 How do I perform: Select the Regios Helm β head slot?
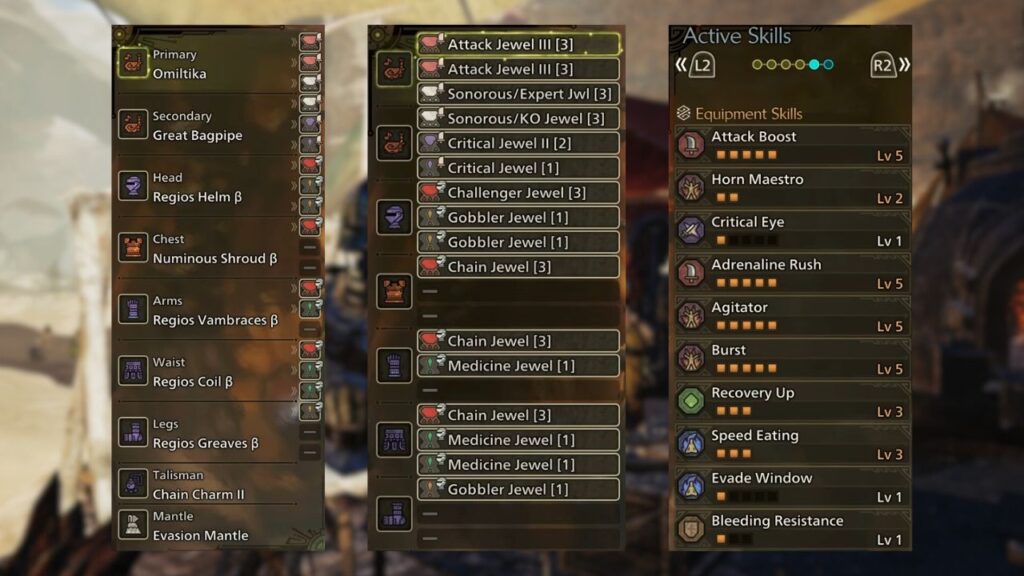pos(205,188)
